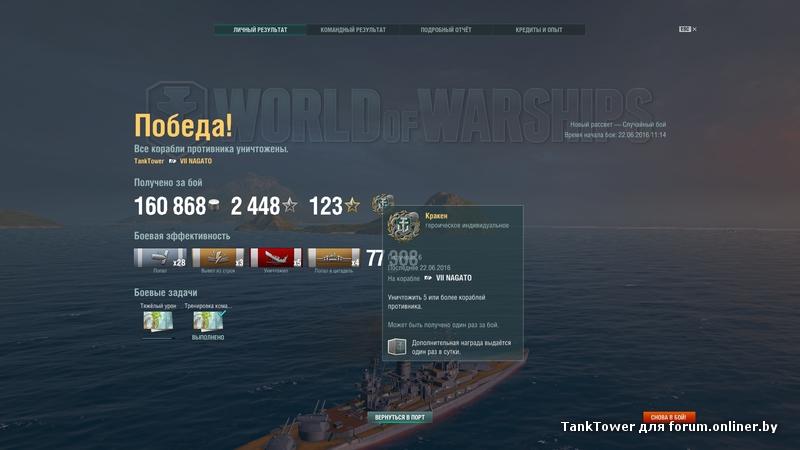The height and width of the screenshot is (450, 800).
Task: Select the Kraken achievement medal icon
Action: [382, 204]
